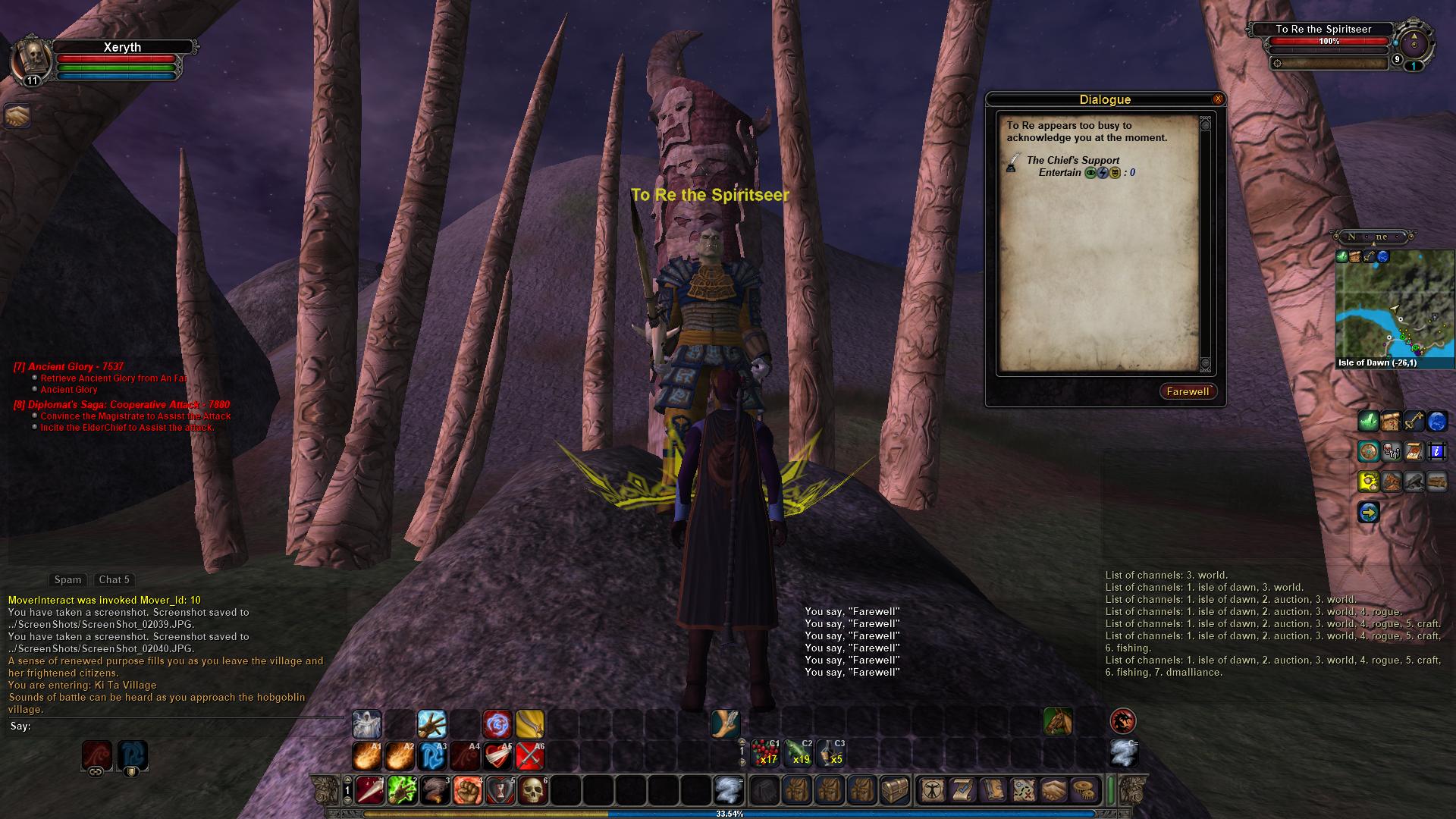Choose The Chief's Support Entertain option
The width and height of the screenshot is (1456, 819).
(x=1072, y=166)
